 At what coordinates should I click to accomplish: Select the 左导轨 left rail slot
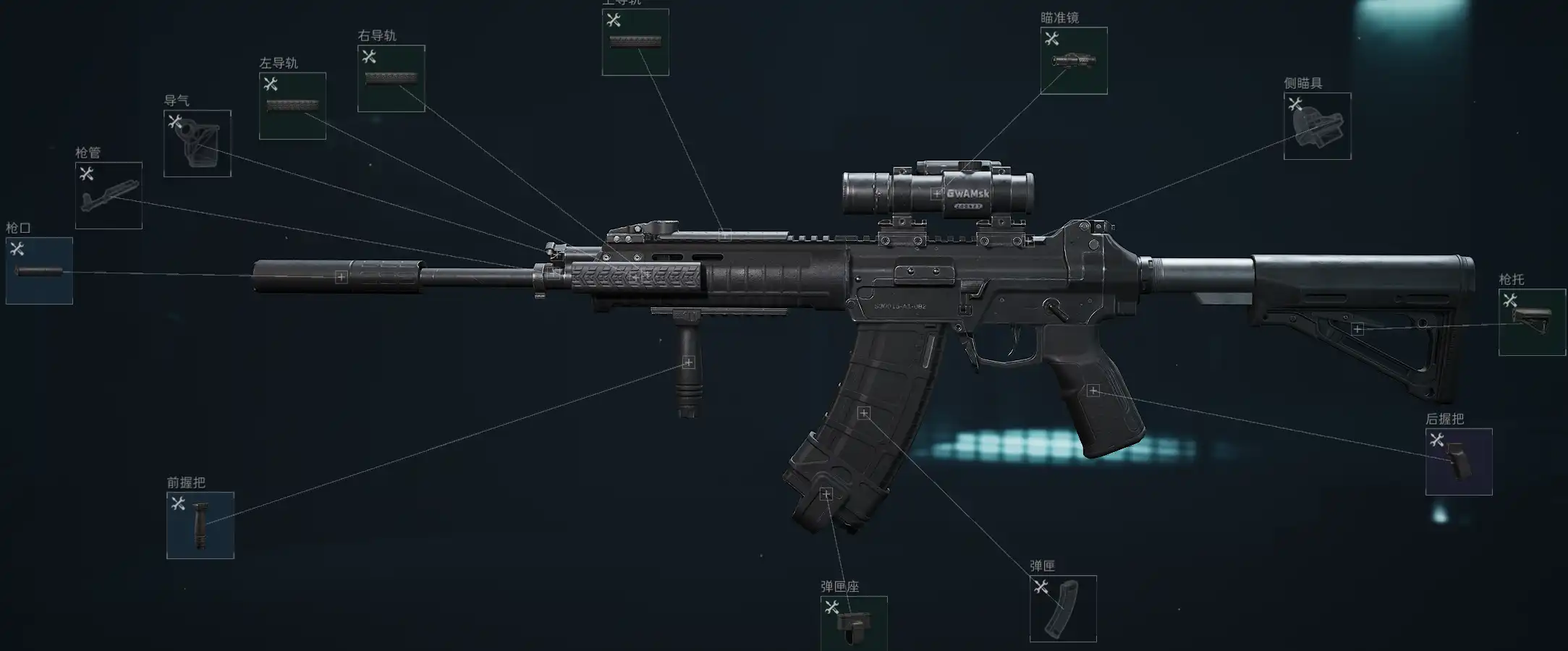click(292, 106)
